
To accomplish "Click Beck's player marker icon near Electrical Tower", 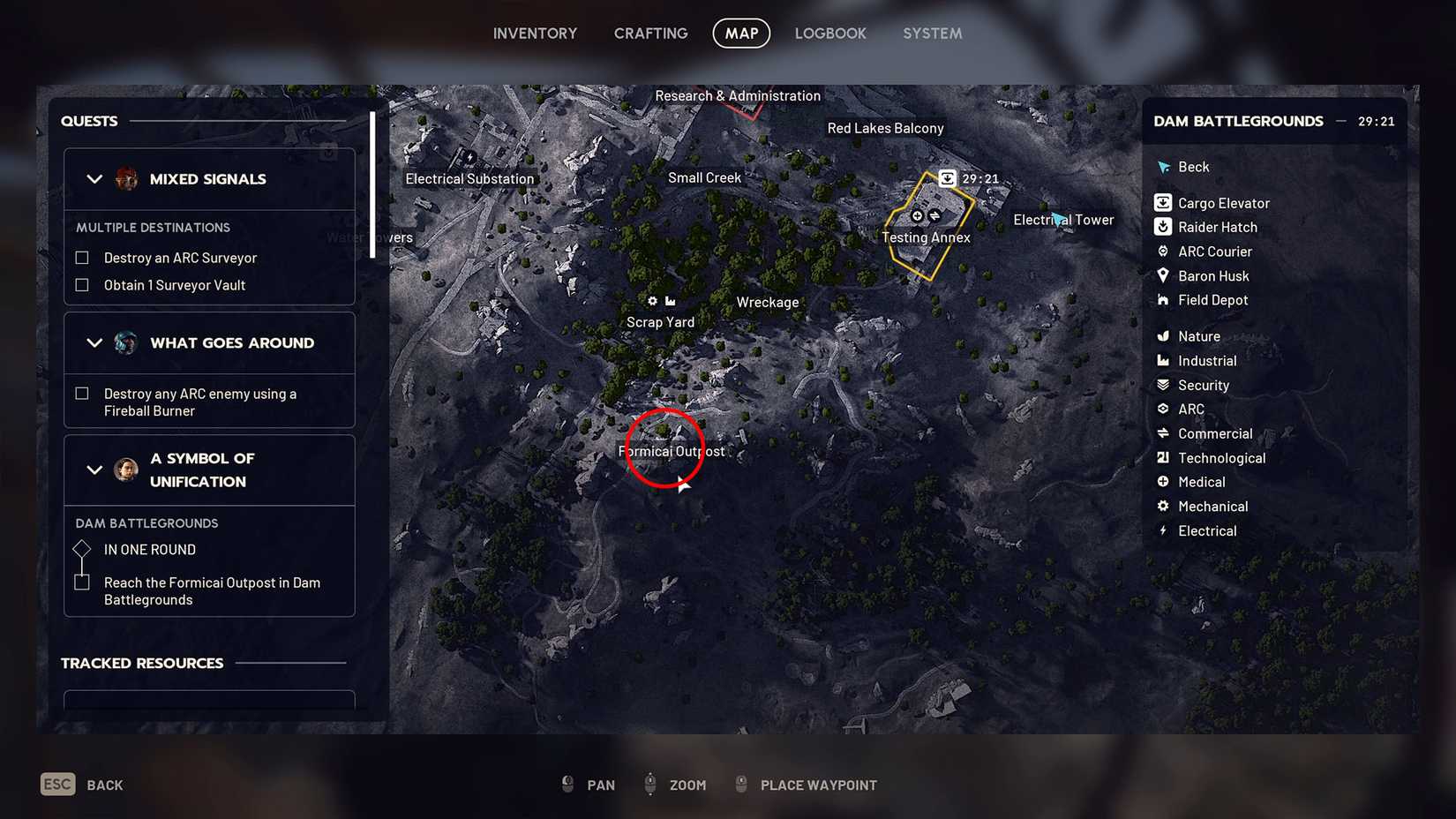I will tap(1056, 219).
